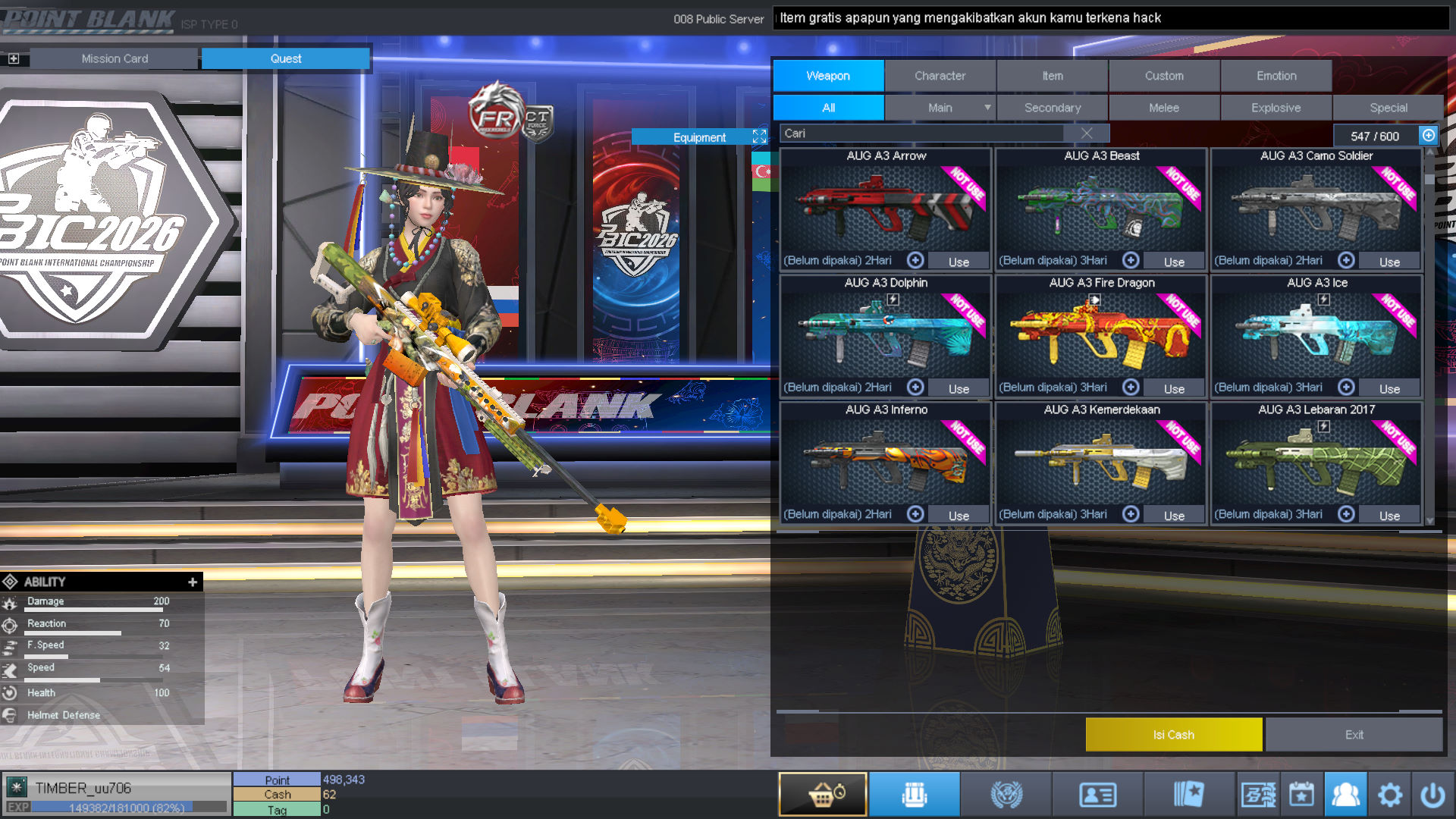The image size is (1456, 819).
Task: Switch to the Quest tab
Action: pos(286,58)
